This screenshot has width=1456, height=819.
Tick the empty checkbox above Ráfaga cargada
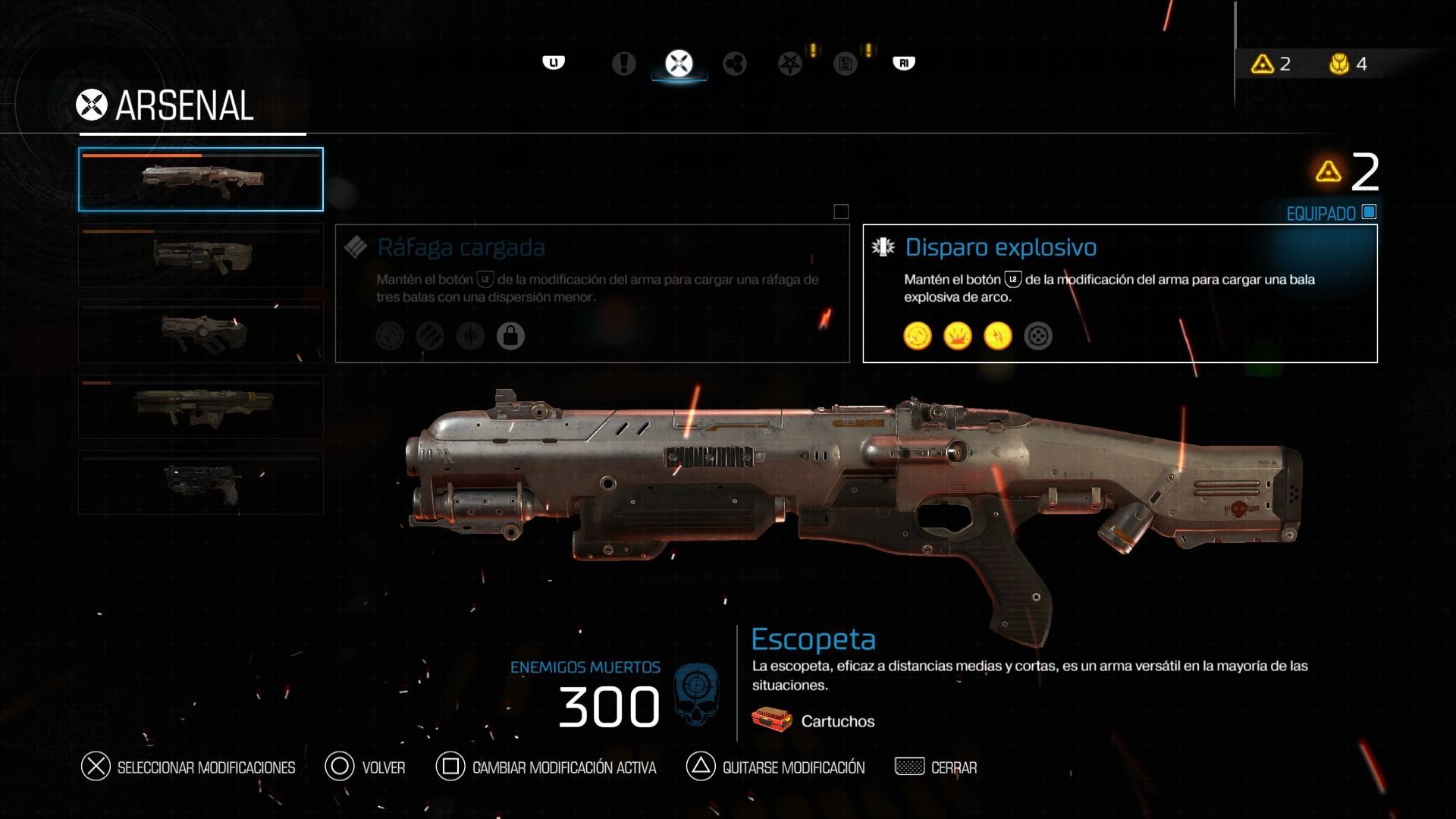(x=841, y=212)
